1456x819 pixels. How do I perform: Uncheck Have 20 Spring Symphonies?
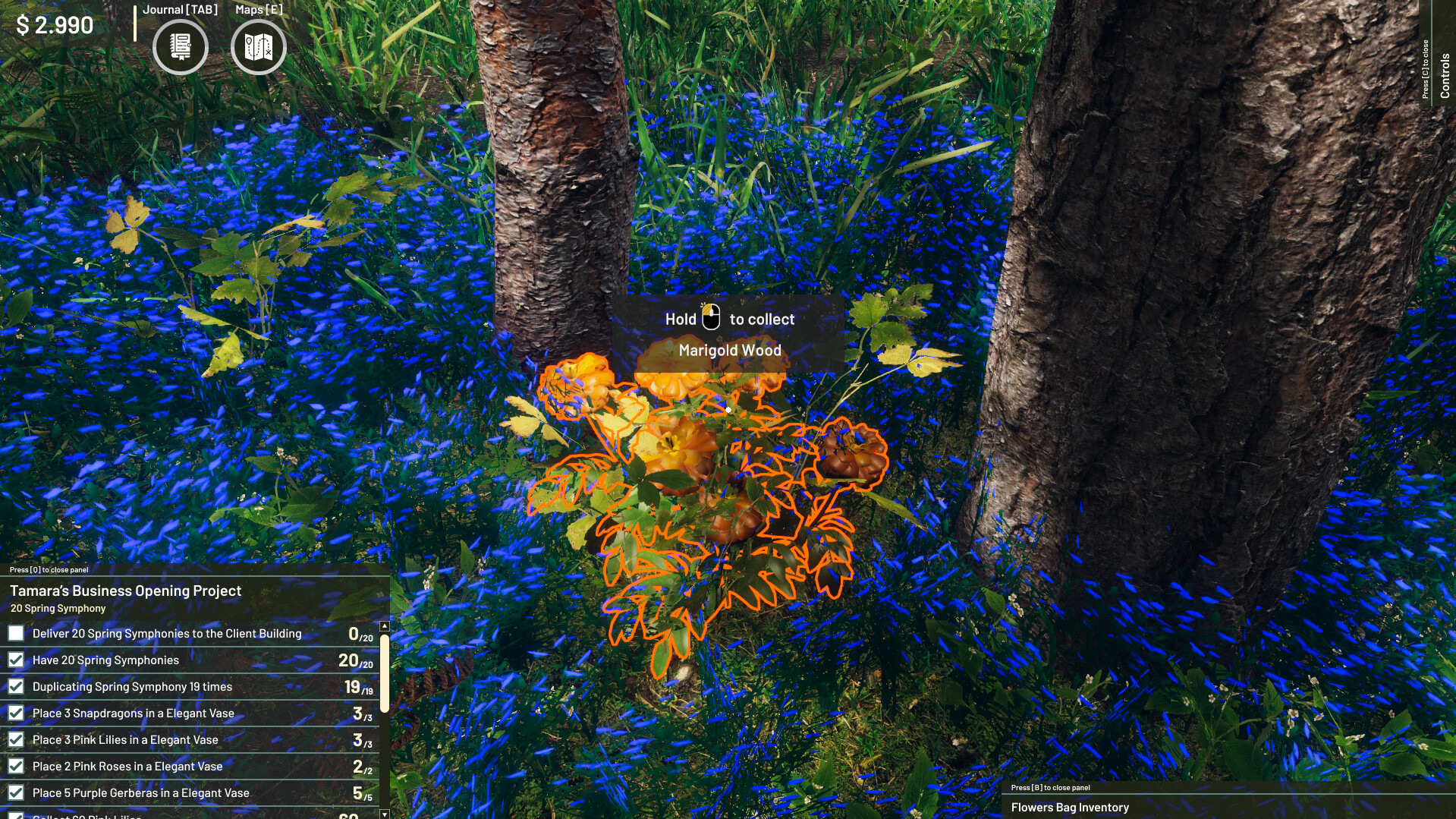(x=16, y=659)
